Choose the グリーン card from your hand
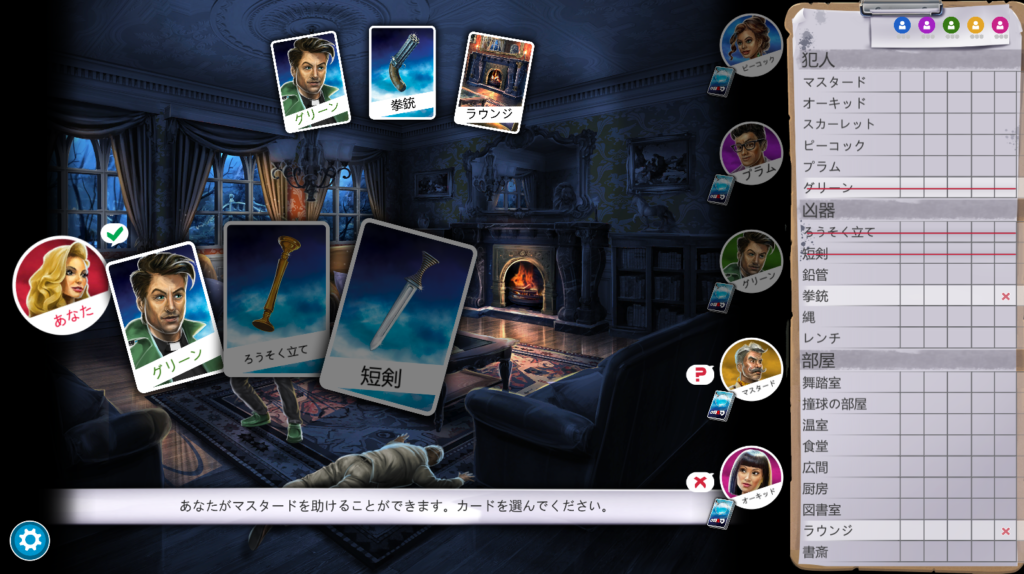 [163, 315]
